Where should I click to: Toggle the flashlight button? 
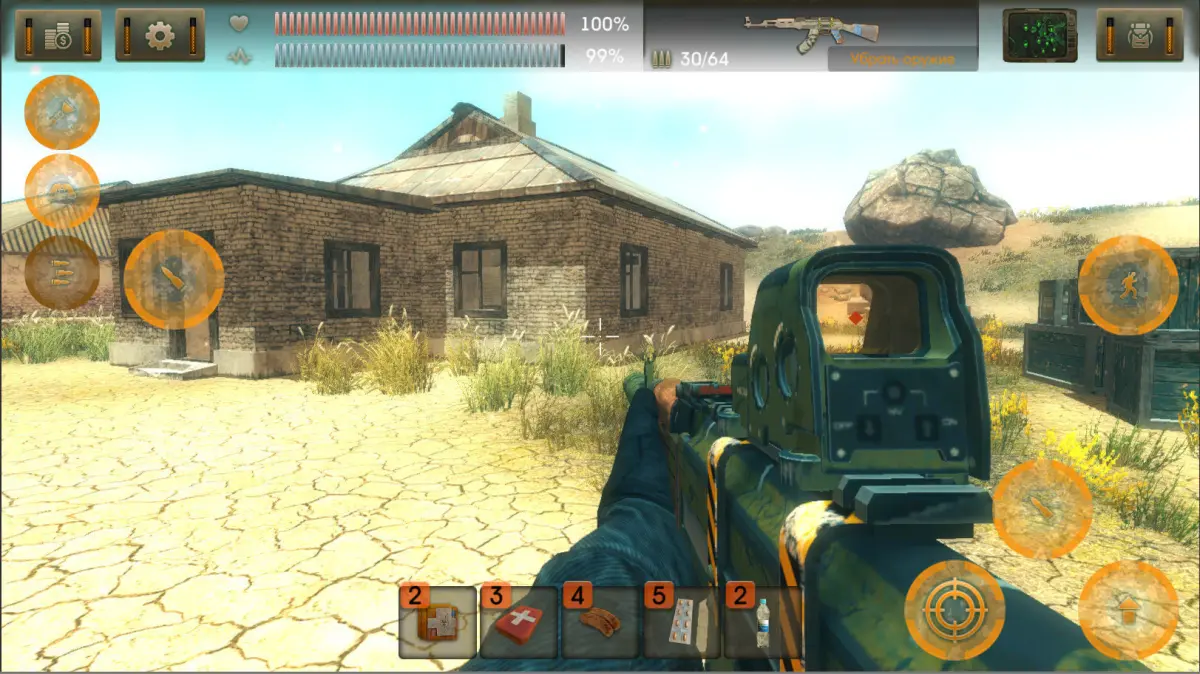click(62, 112)
